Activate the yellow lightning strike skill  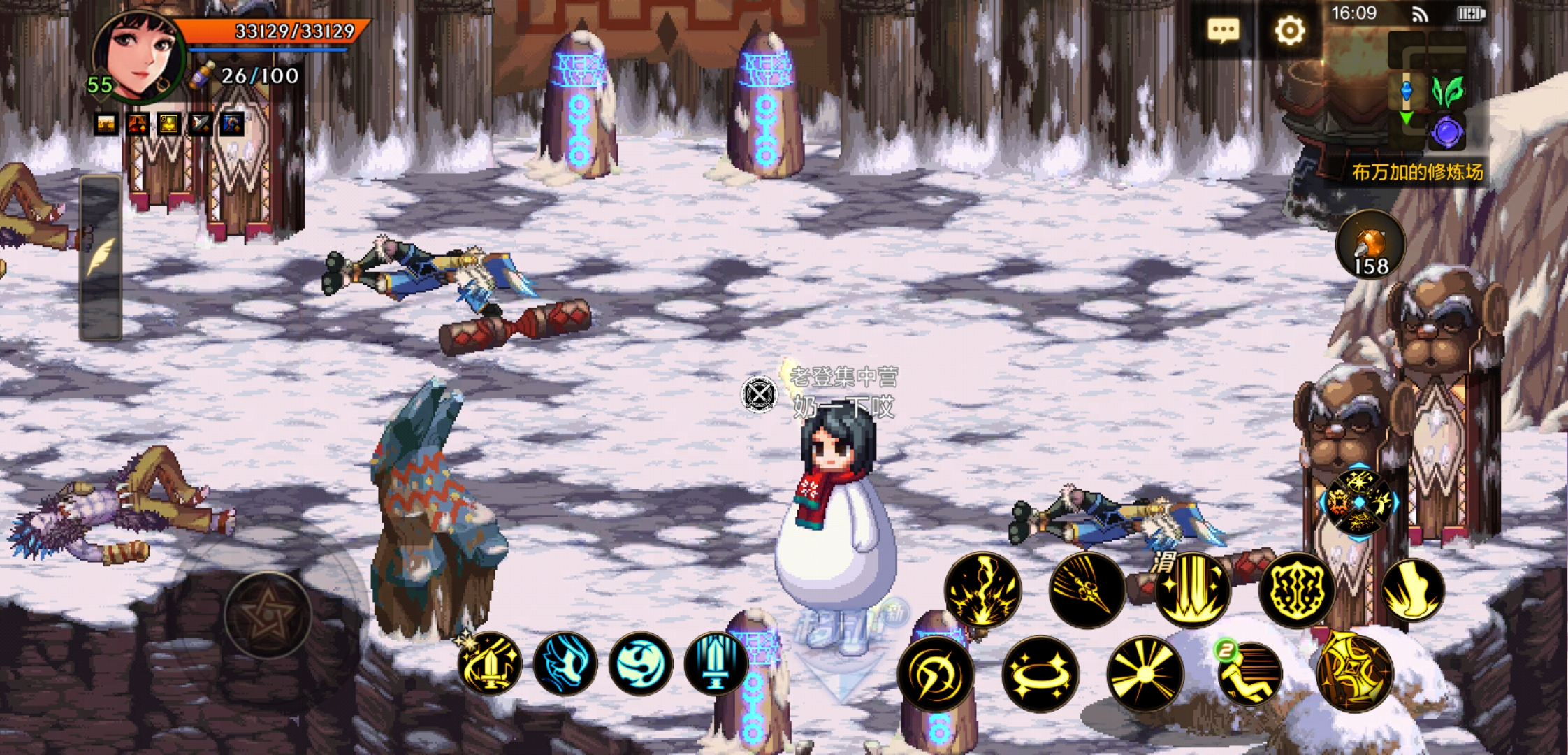(x=982, y=589)
